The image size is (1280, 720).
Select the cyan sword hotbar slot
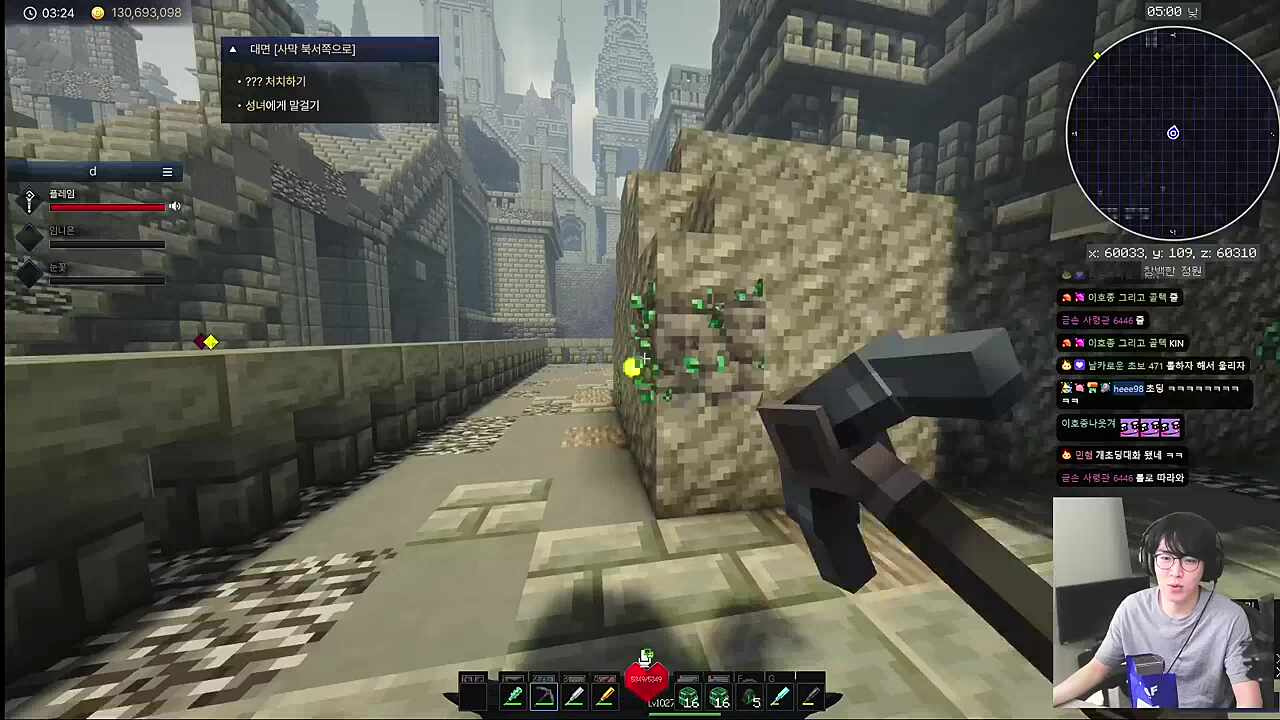coord(780,696)
